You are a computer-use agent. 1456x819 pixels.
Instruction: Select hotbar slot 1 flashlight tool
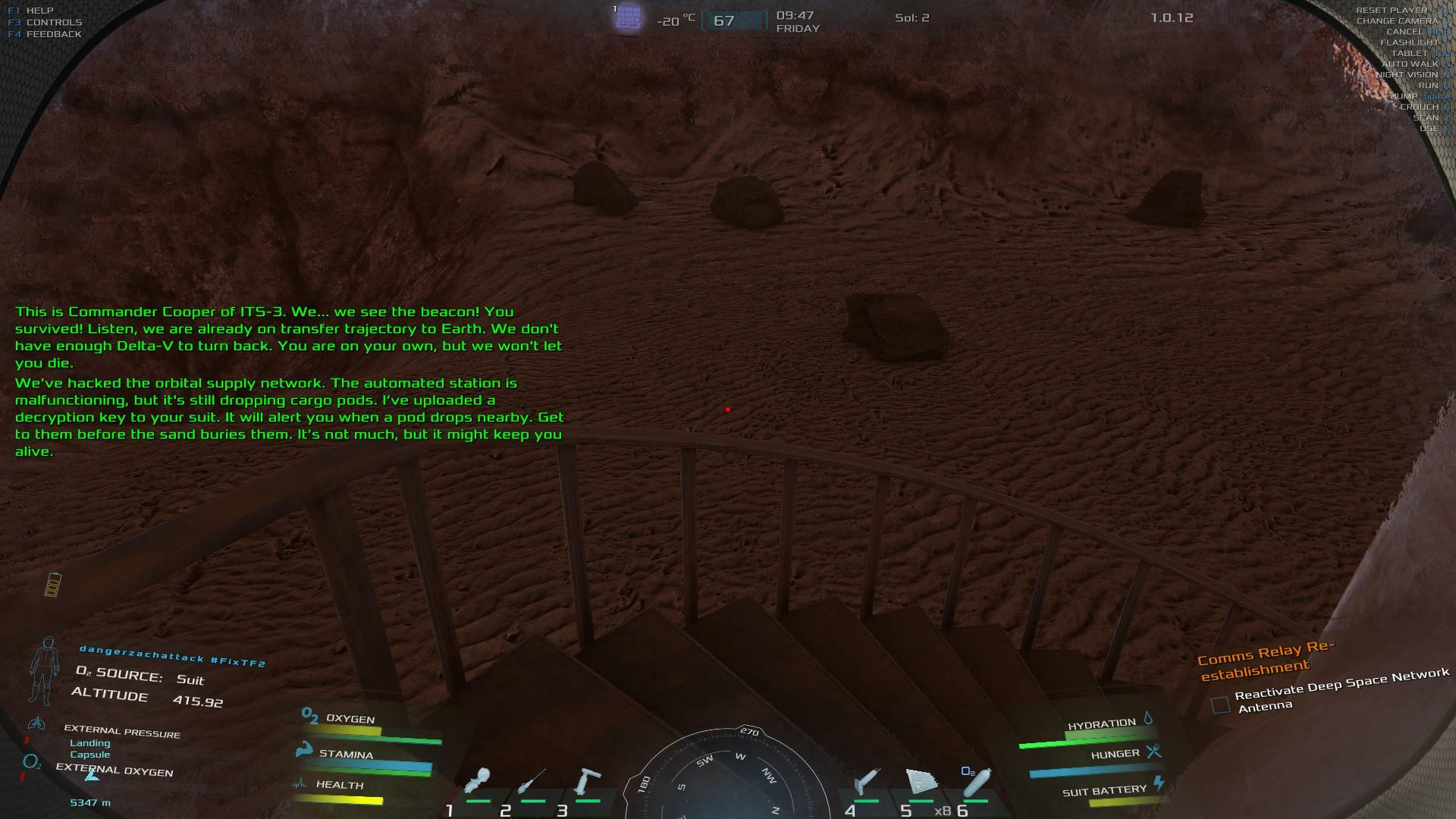tap(479, 781)
